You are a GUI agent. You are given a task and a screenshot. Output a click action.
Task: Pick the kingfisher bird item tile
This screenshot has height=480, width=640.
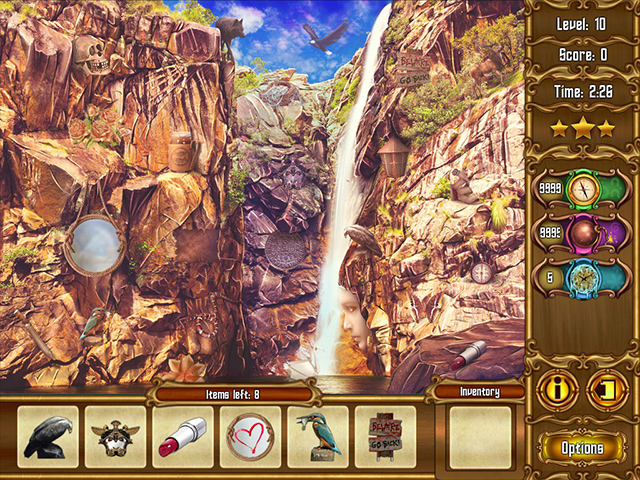click(x=318, y=437)
